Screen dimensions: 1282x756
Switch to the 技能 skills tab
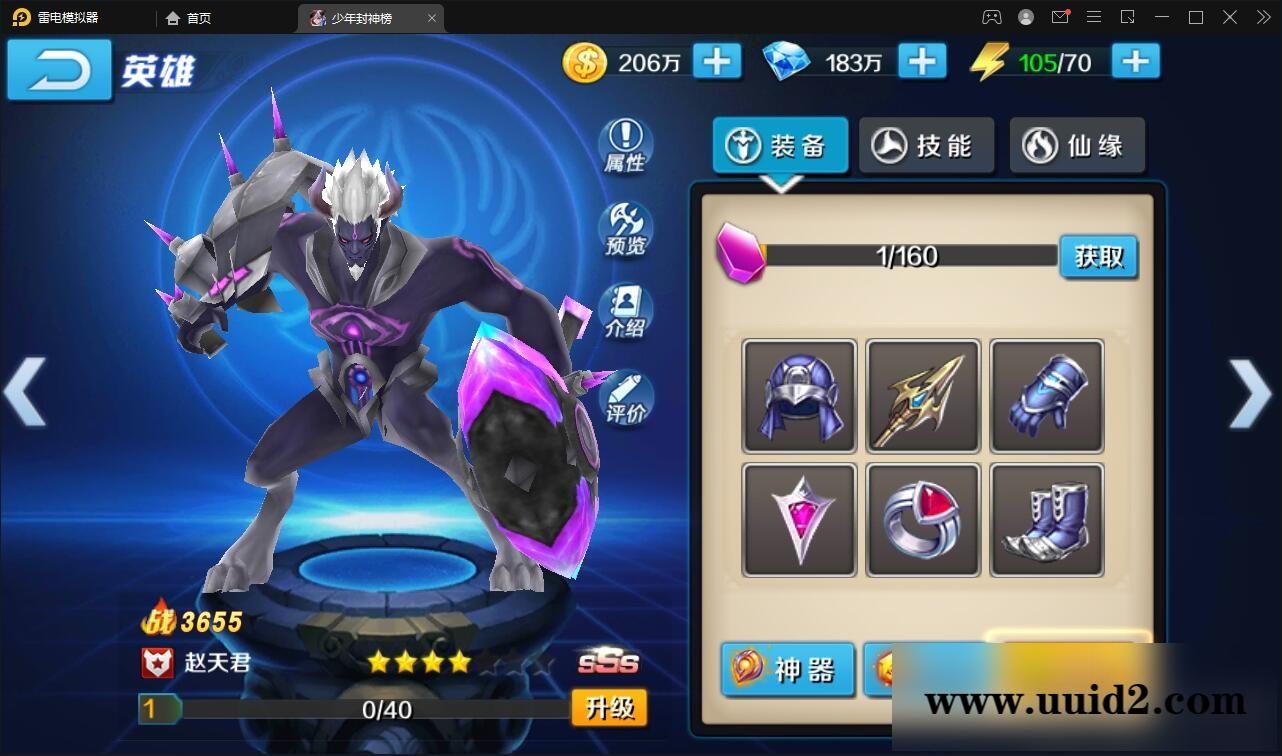pos(927,146)
